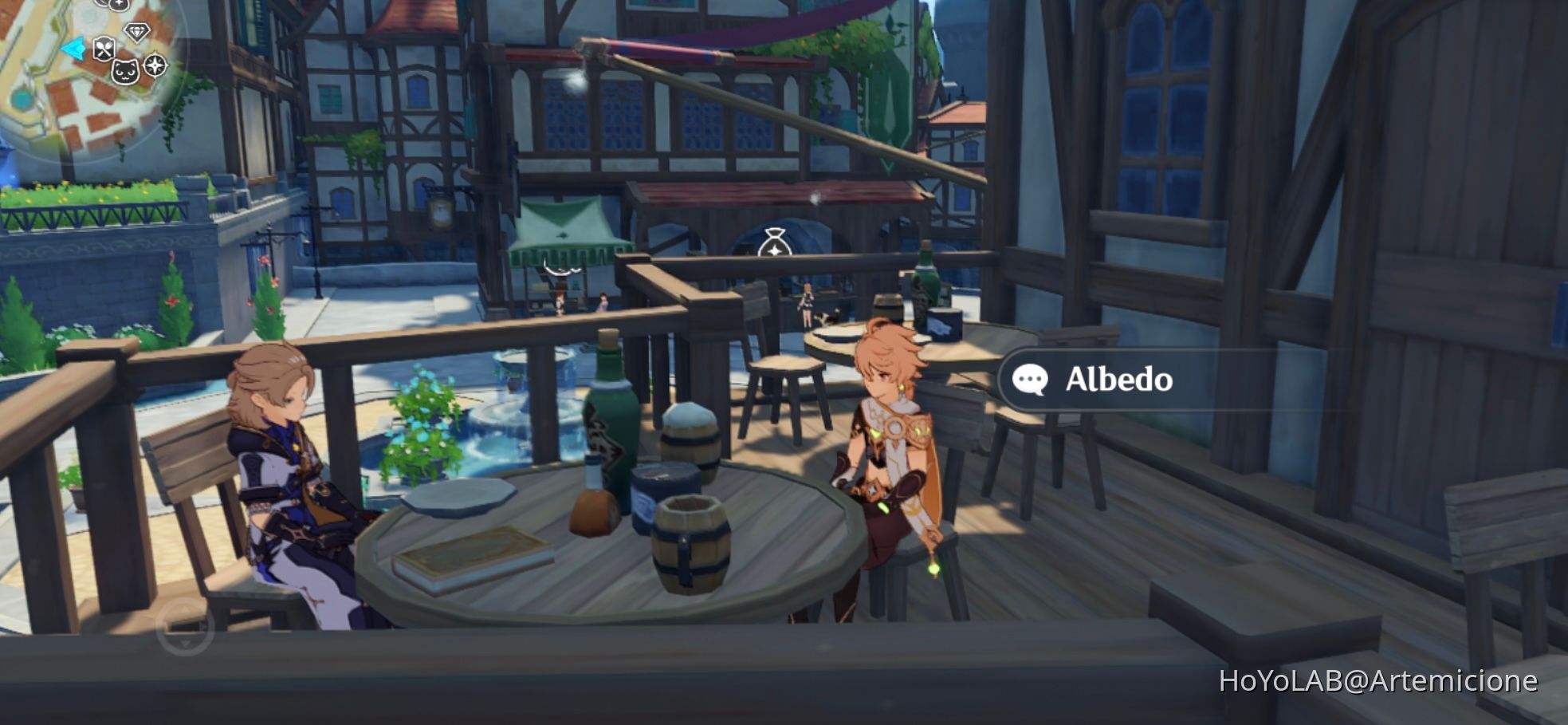The width and height of the screenshot is (1568, 725).
Task: Tap the compass waypoint marker on the minimap
Action: point(155,67)
